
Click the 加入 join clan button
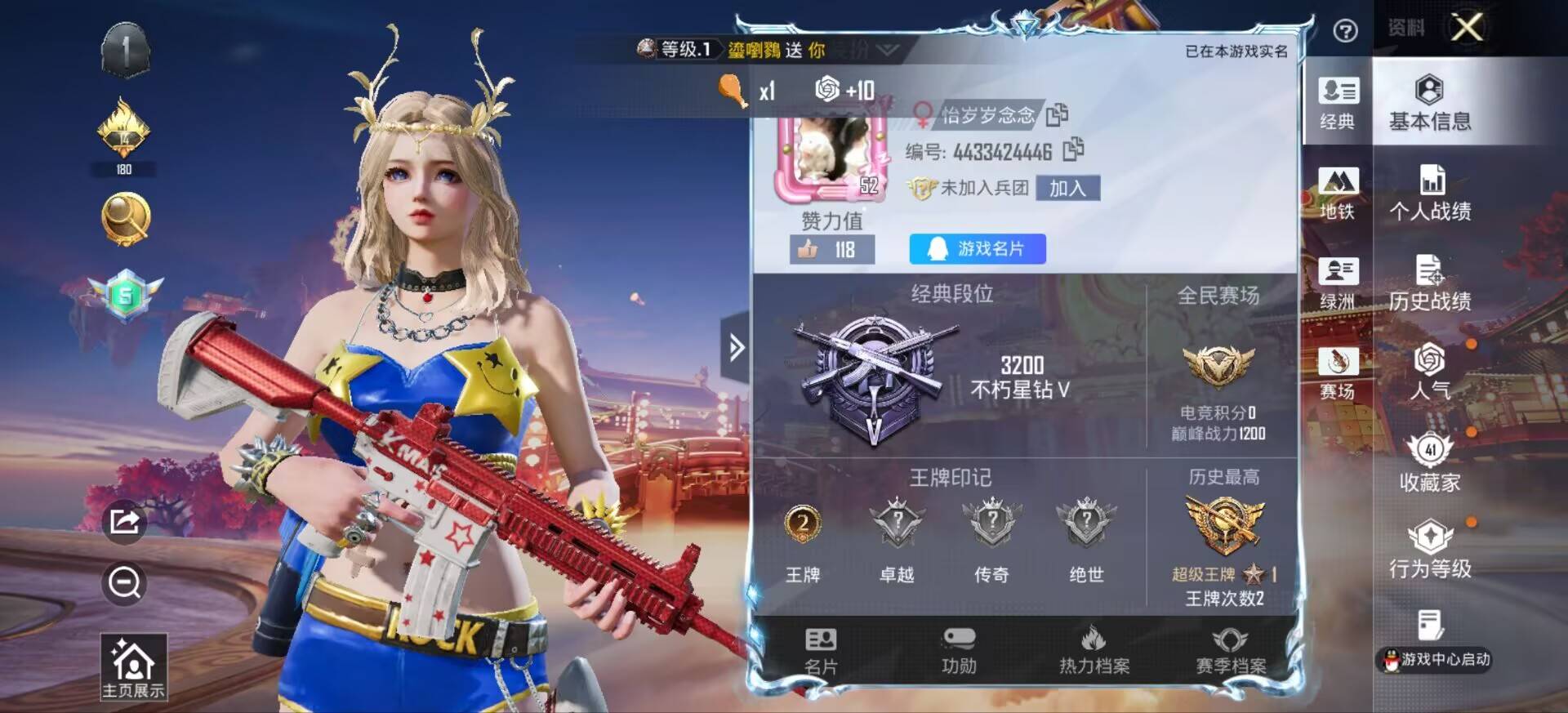pyautogui.click(x=1067, y=189)
